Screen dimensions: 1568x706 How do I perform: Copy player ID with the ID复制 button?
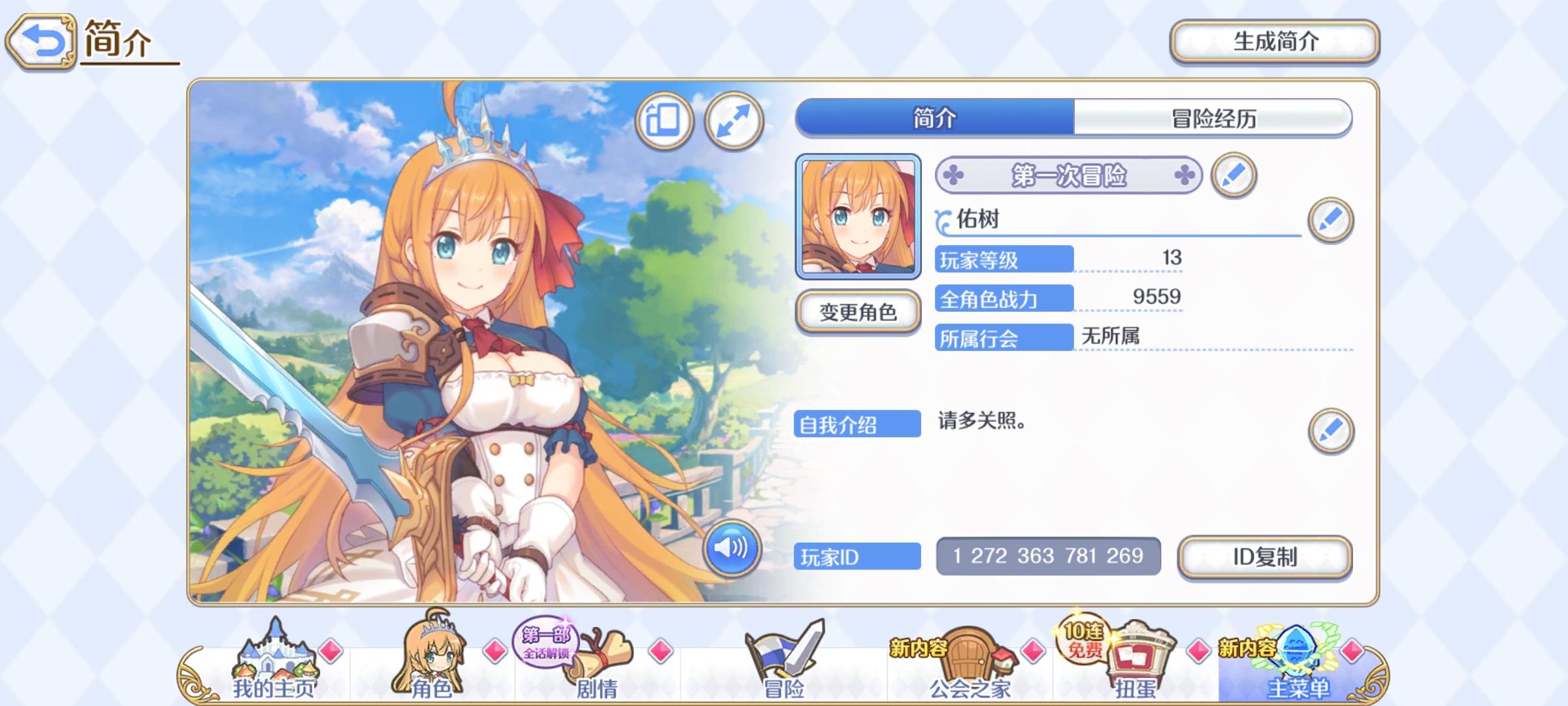pos(1264,556)
